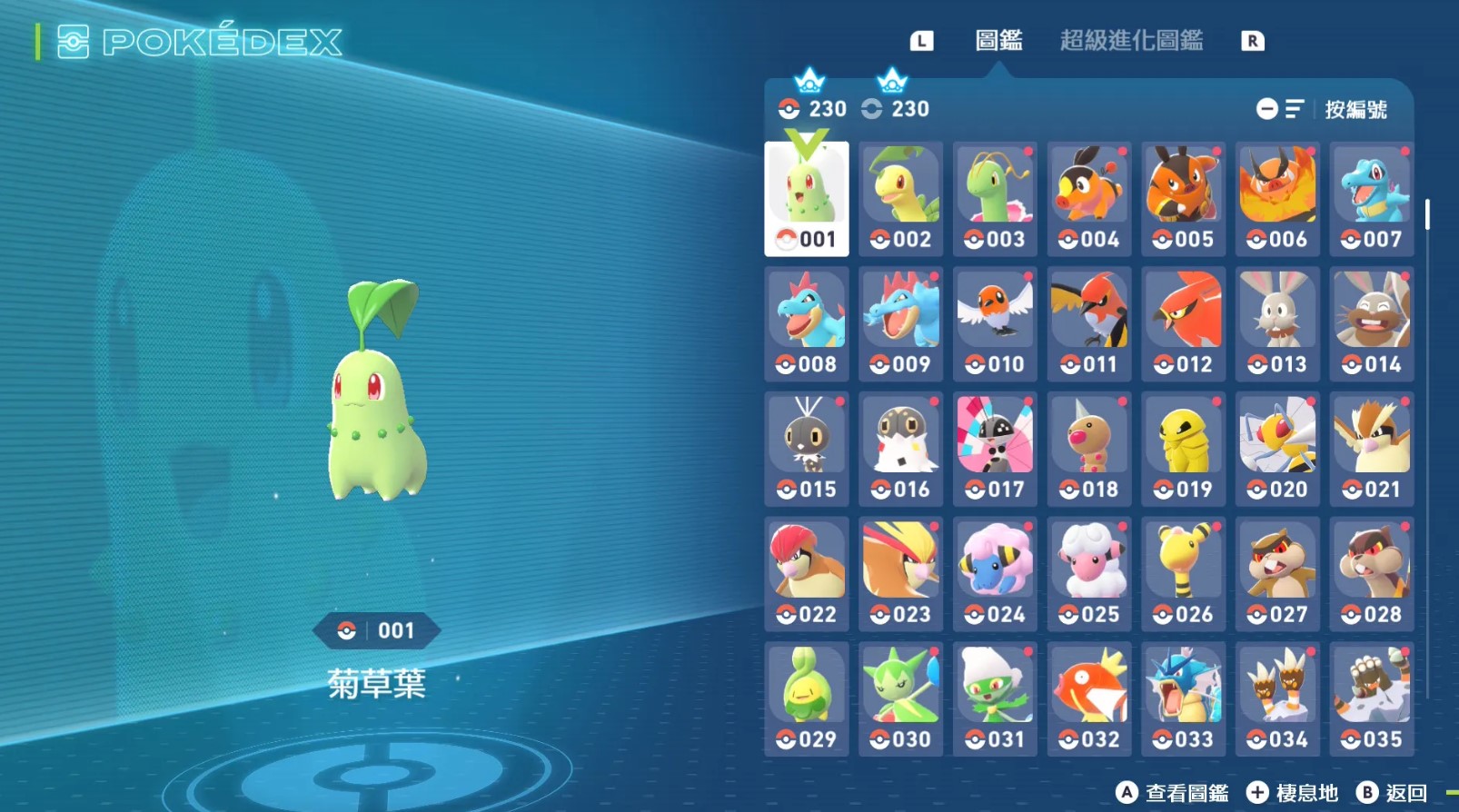The image size is (1459, 812).
Task: Open the 按編號 sort option
Action: tap(1355, 110)
